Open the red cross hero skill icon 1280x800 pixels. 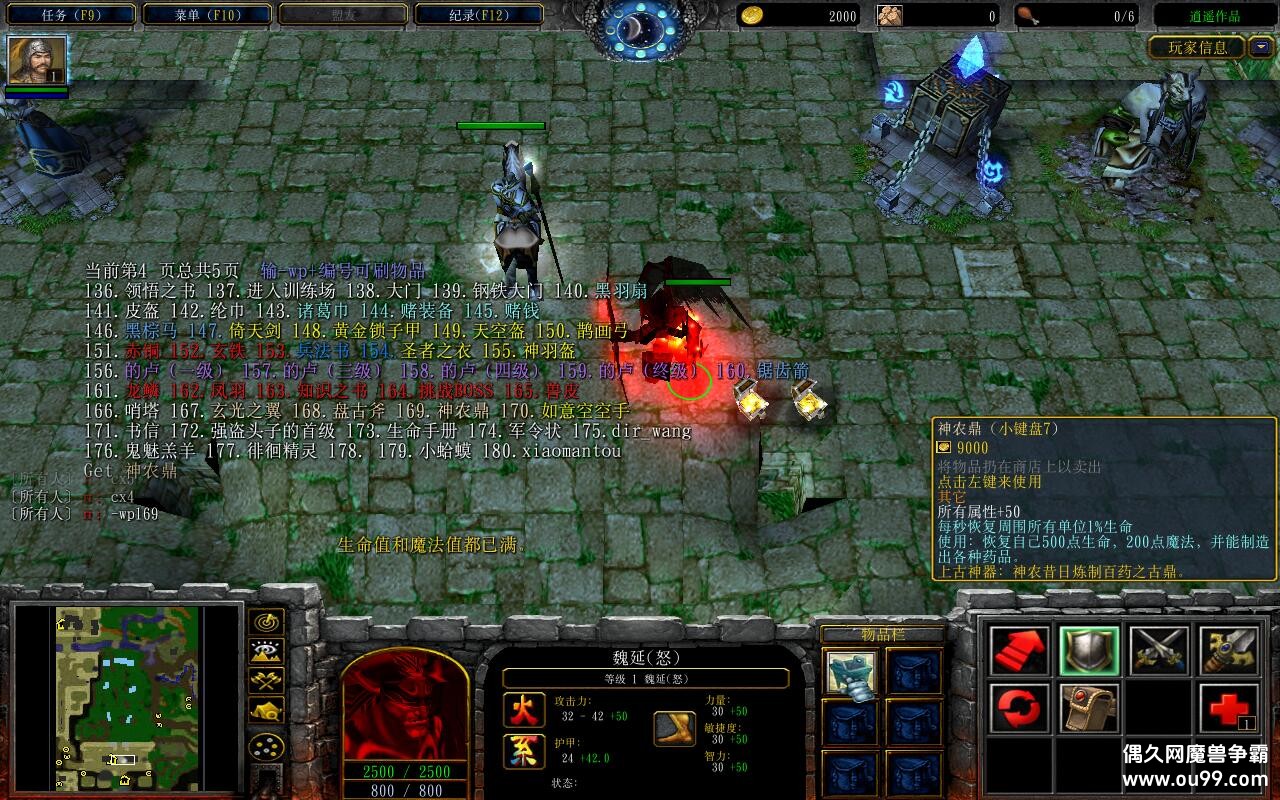[1228, 709]
